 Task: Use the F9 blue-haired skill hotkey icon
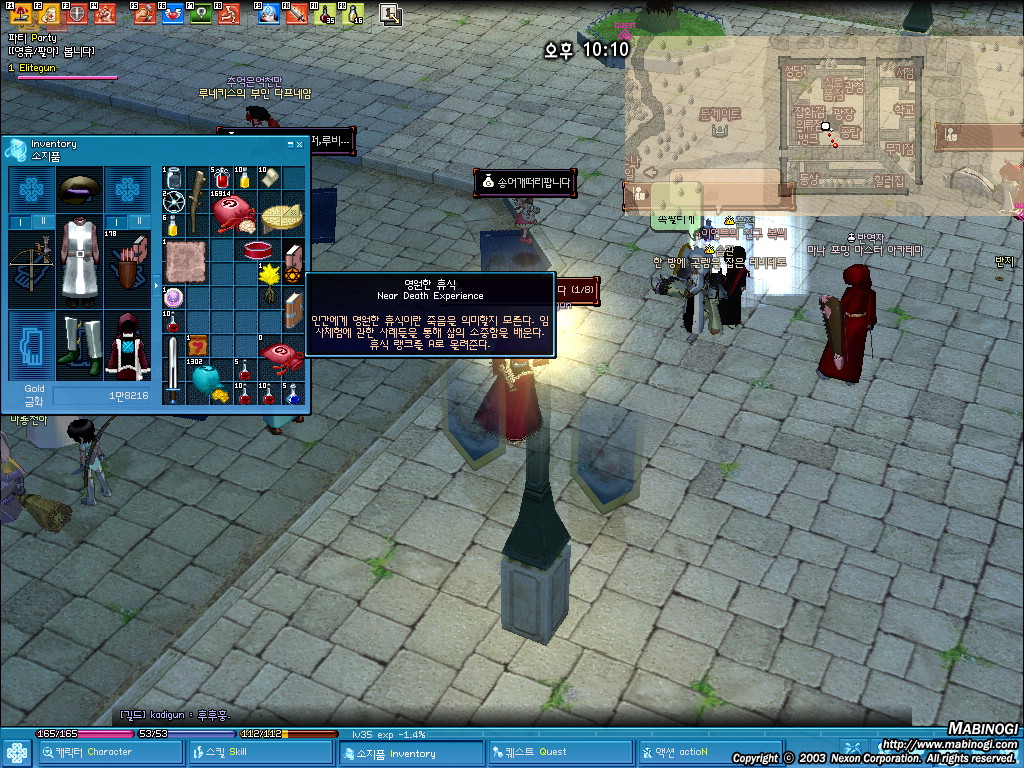(268, 14)
